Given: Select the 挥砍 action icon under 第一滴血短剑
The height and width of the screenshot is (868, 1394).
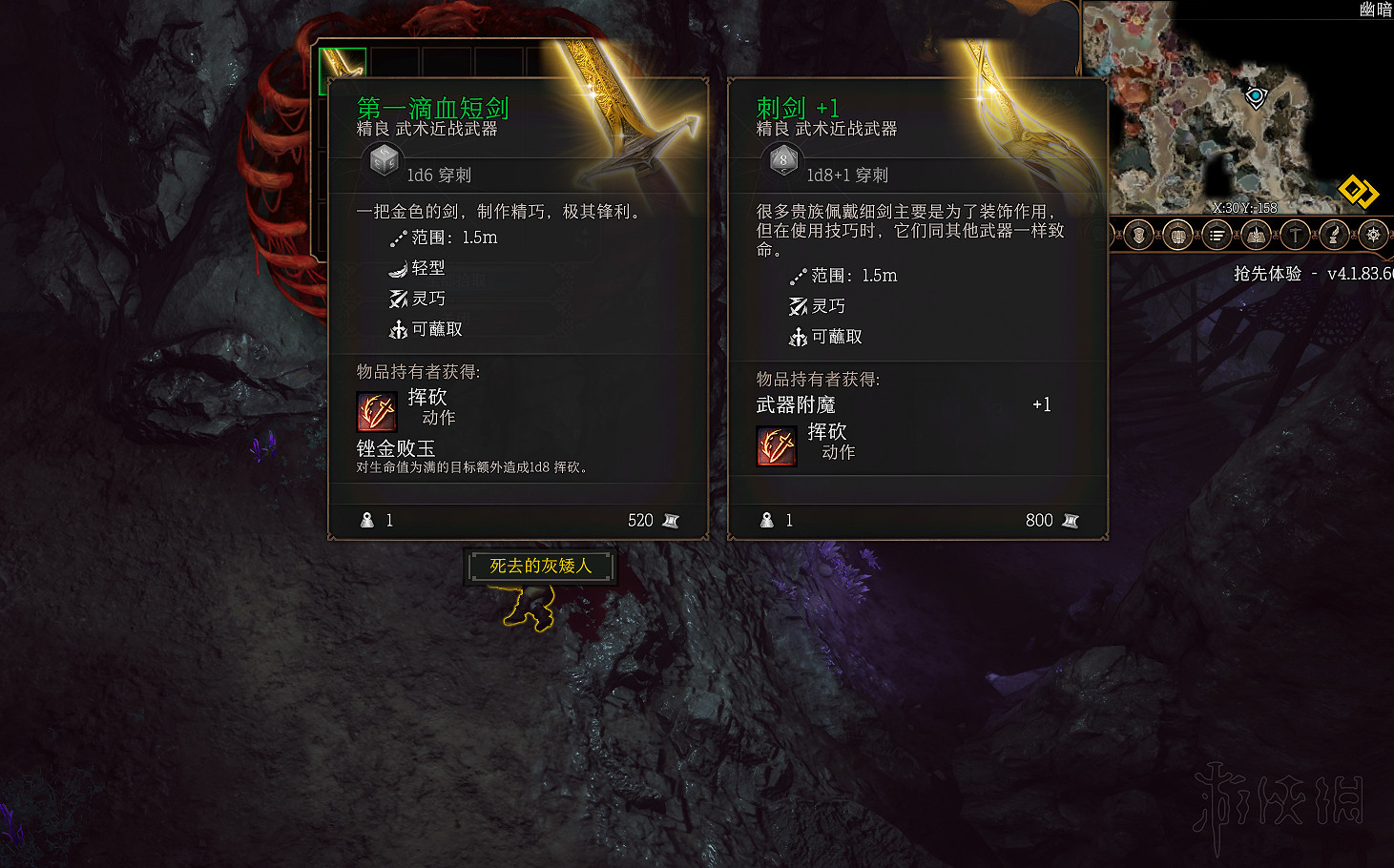Looking at the screenshot, I should (x=375, y=410).
